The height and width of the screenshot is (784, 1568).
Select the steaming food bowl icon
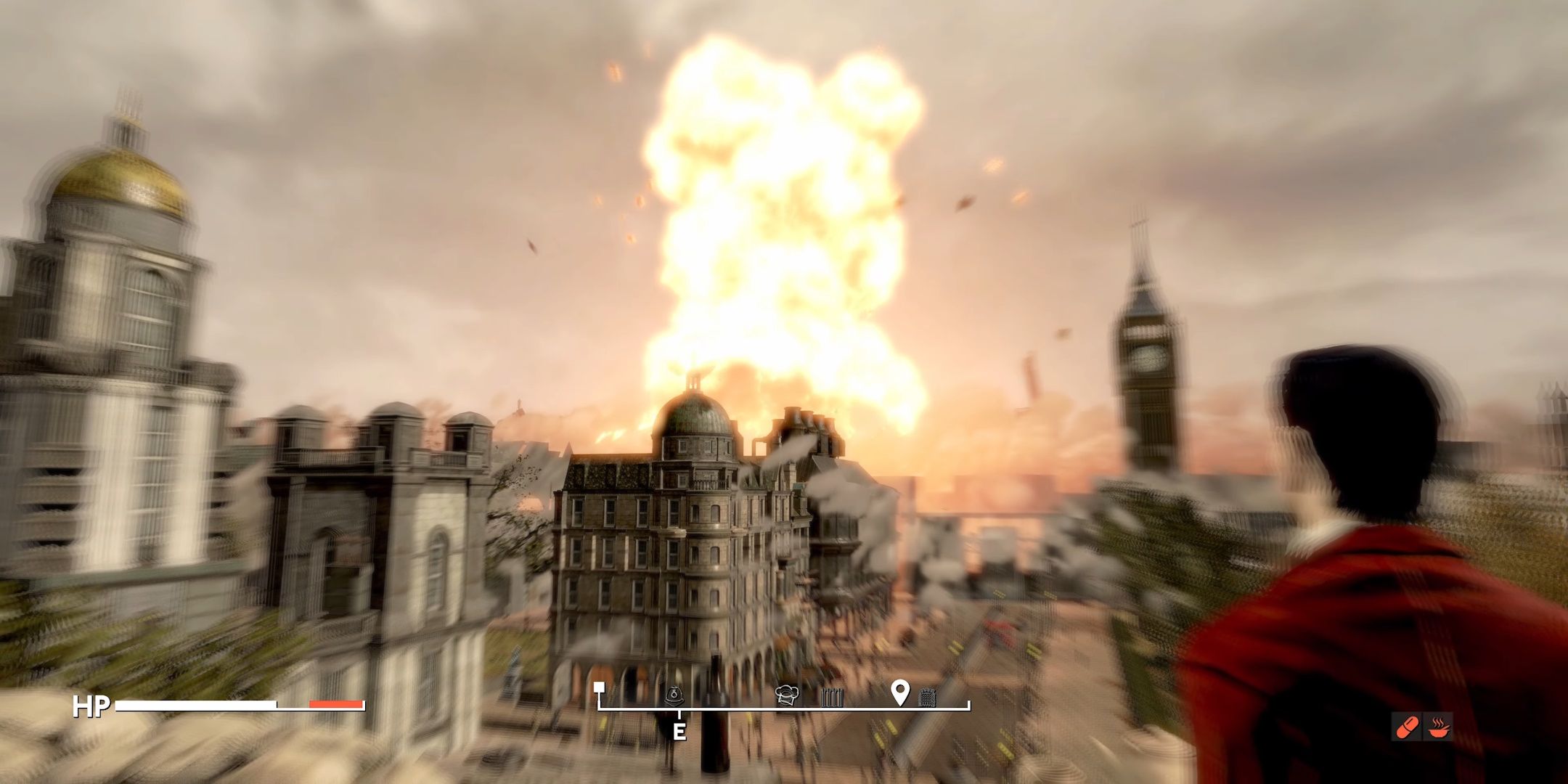pos(1439,726)
